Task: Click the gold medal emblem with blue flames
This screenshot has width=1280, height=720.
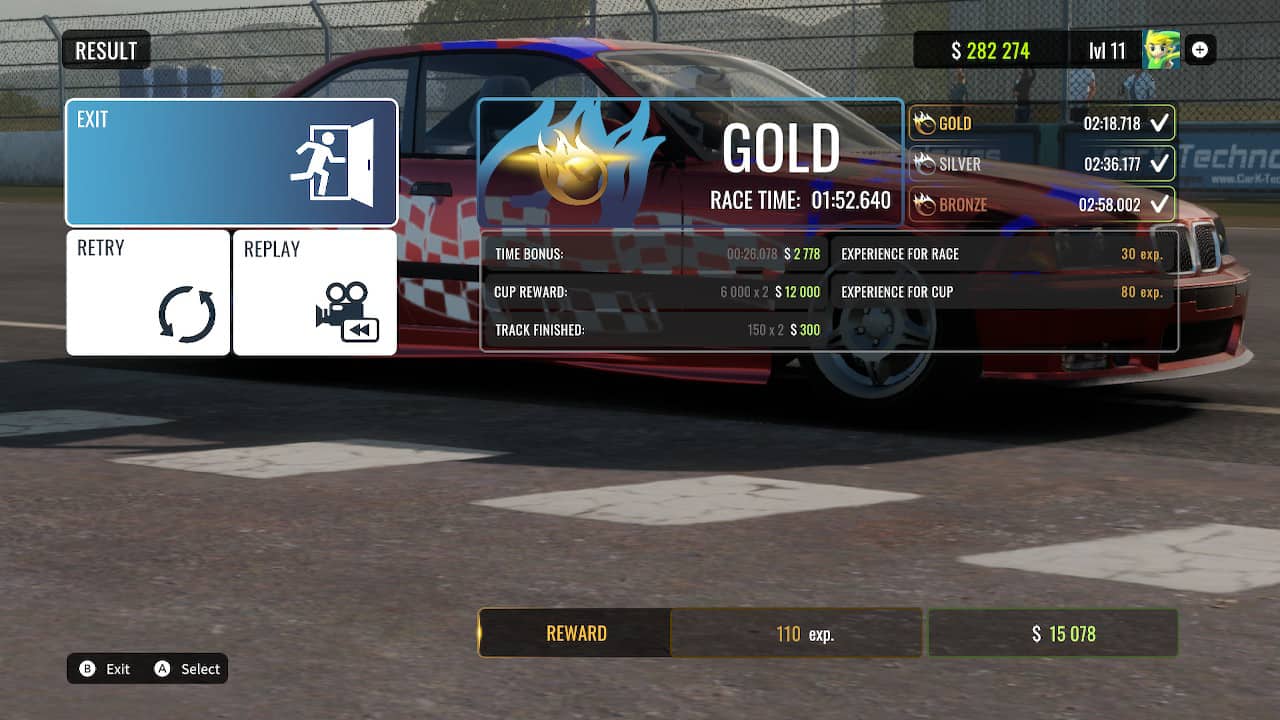Action: tap(572, 158)
